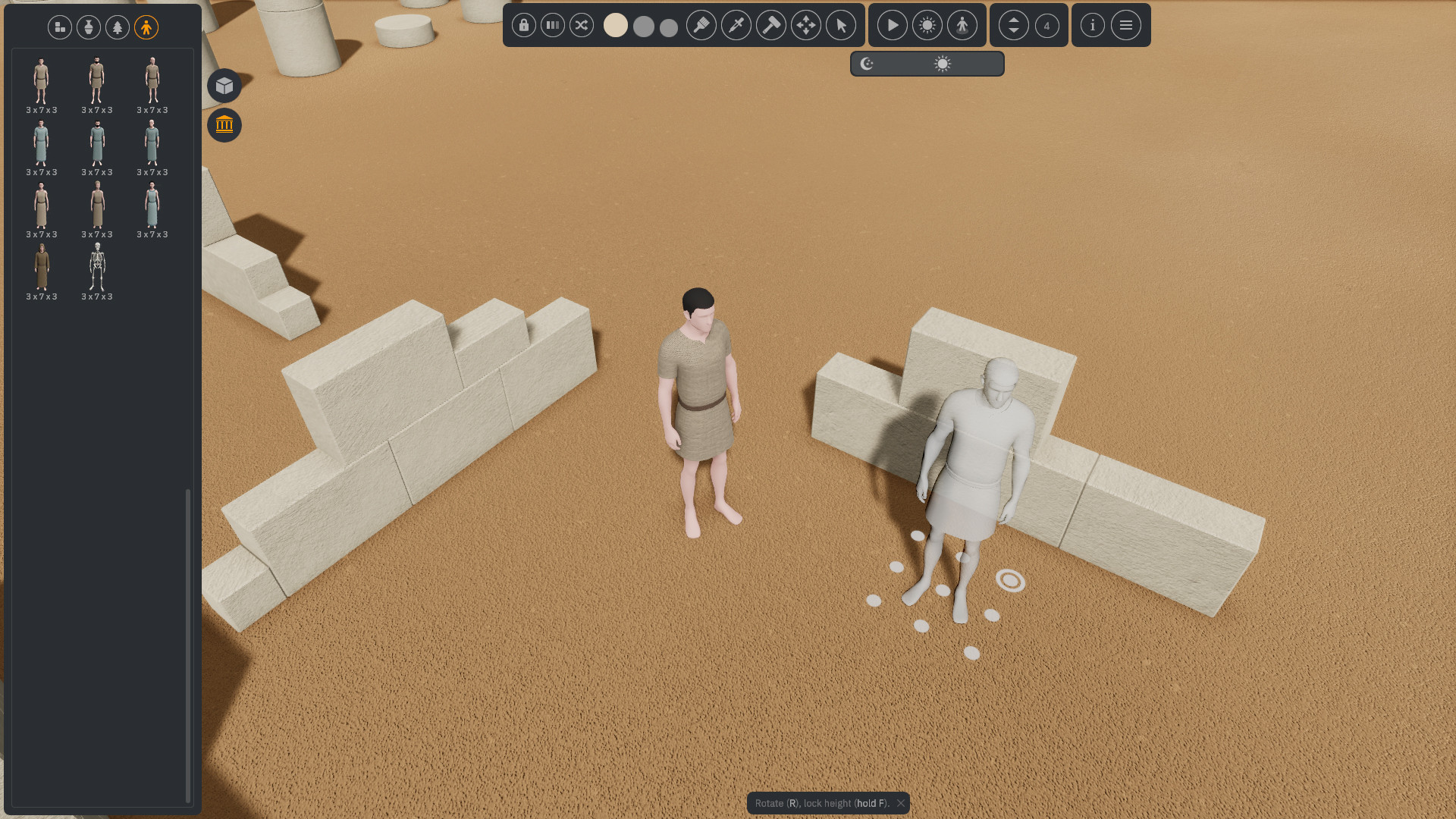Select the brush tool in the toolbar
The image size is (1456, 819).
click(701, 25)
